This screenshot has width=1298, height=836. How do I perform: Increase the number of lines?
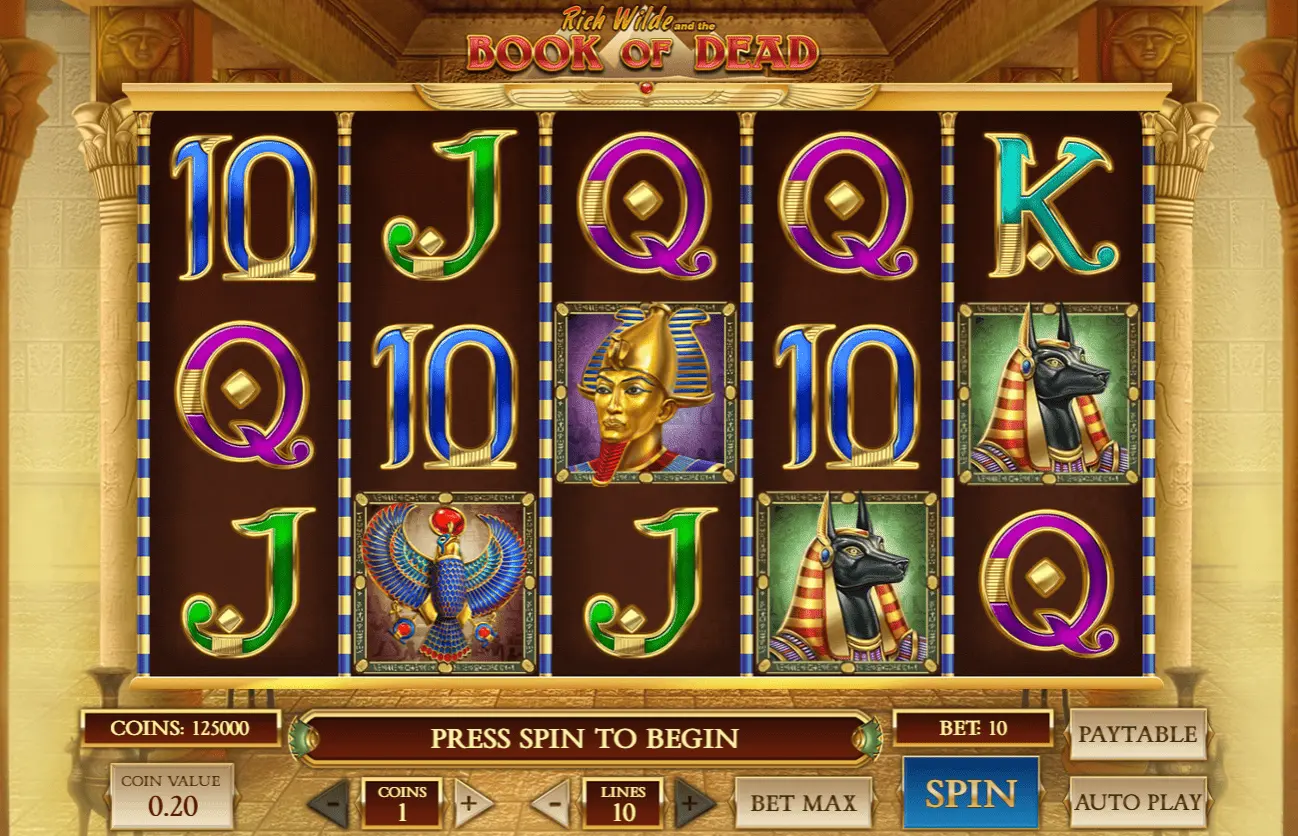click(694, 803)
